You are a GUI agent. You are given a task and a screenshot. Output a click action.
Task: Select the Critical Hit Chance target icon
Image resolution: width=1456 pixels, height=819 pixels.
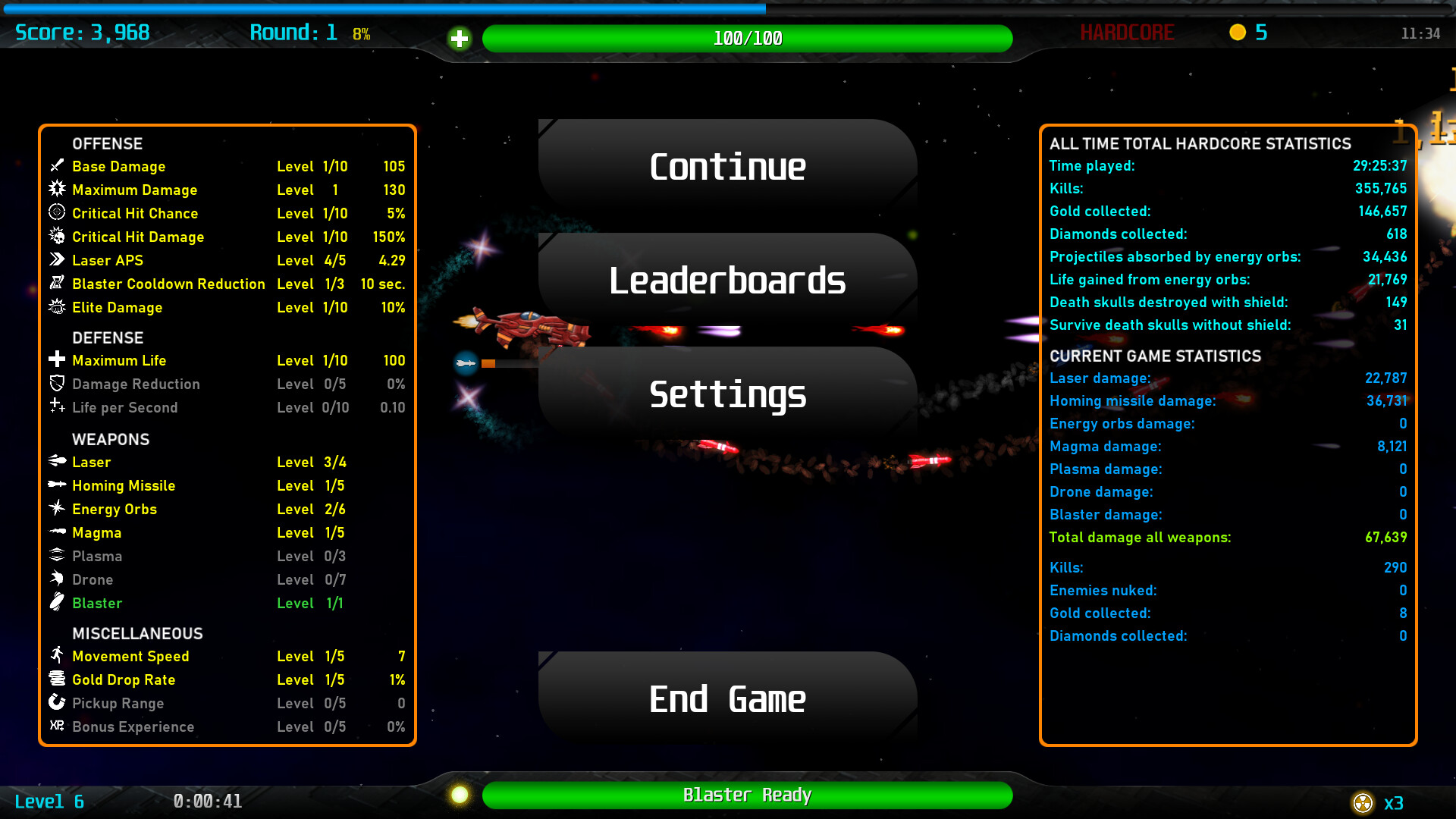[57, 213]
